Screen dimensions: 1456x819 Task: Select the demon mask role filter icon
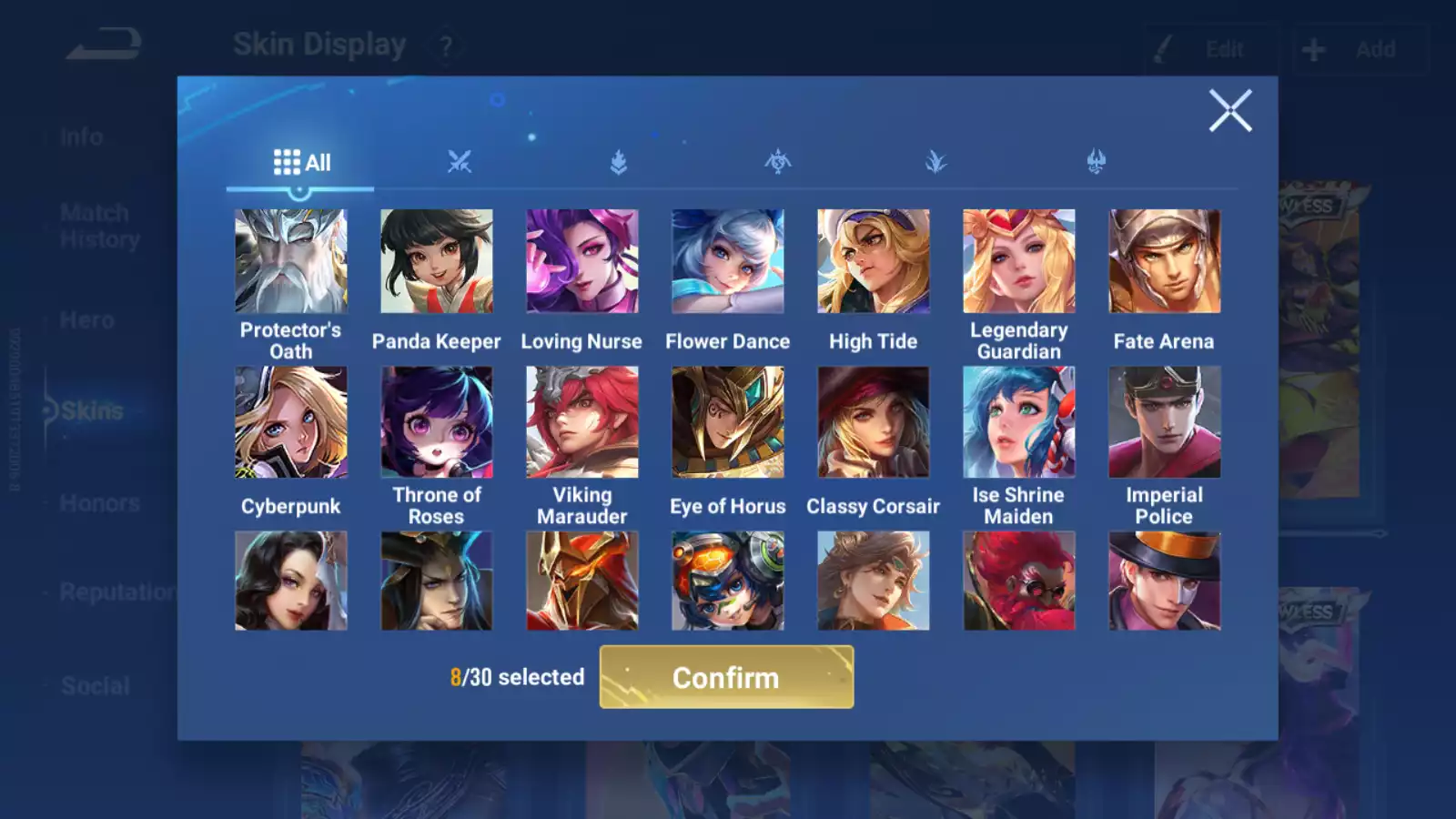tap(1095, 161)
